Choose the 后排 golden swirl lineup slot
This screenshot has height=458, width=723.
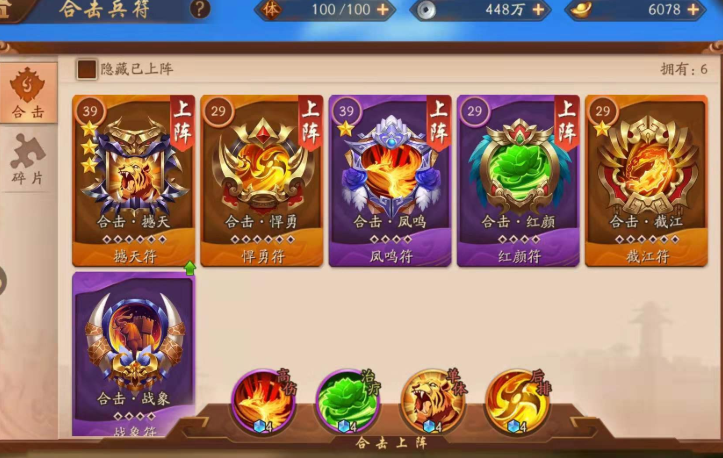pos(516,400)
